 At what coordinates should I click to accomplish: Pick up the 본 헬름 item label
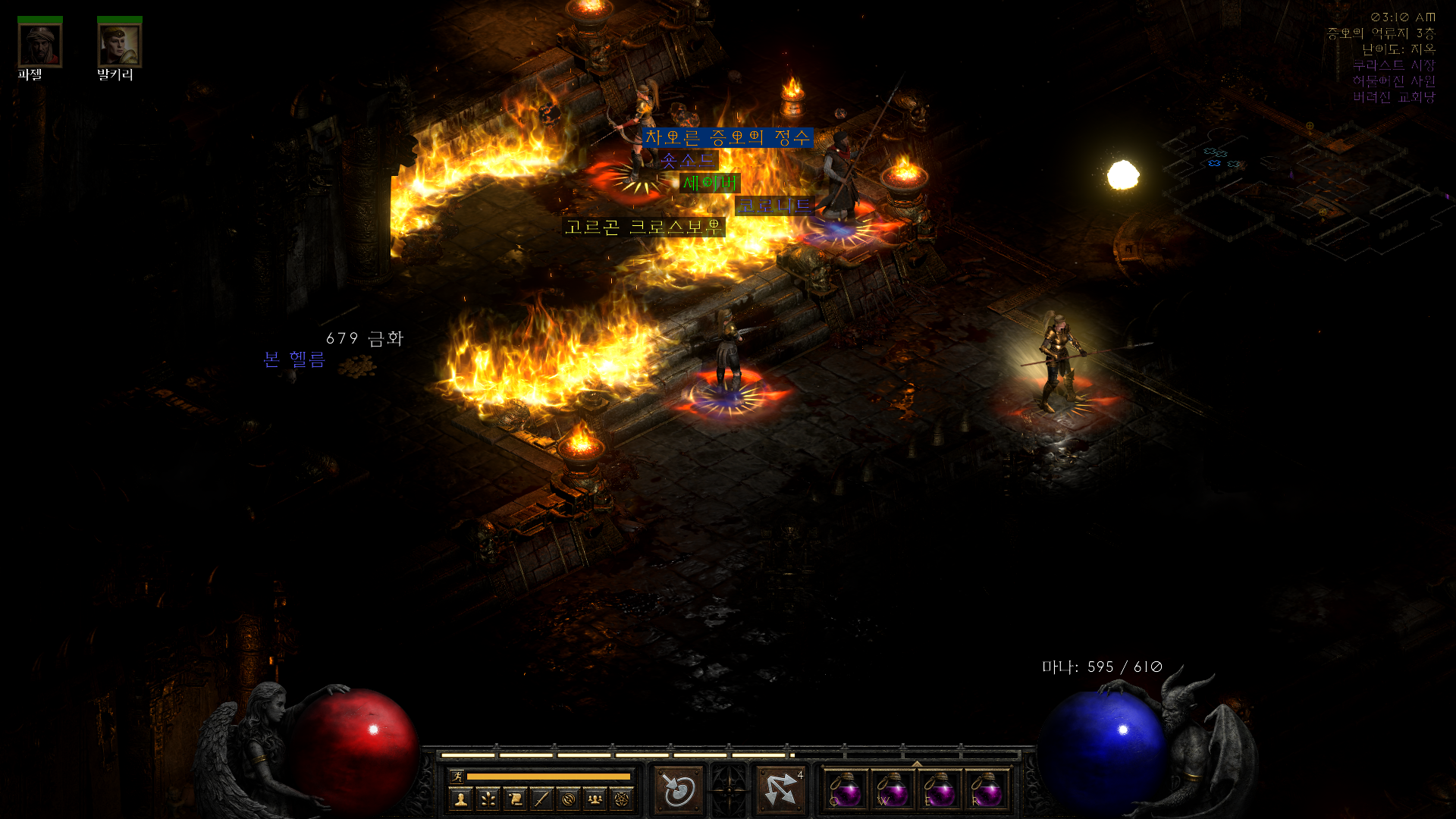click(x=294, y=359)
